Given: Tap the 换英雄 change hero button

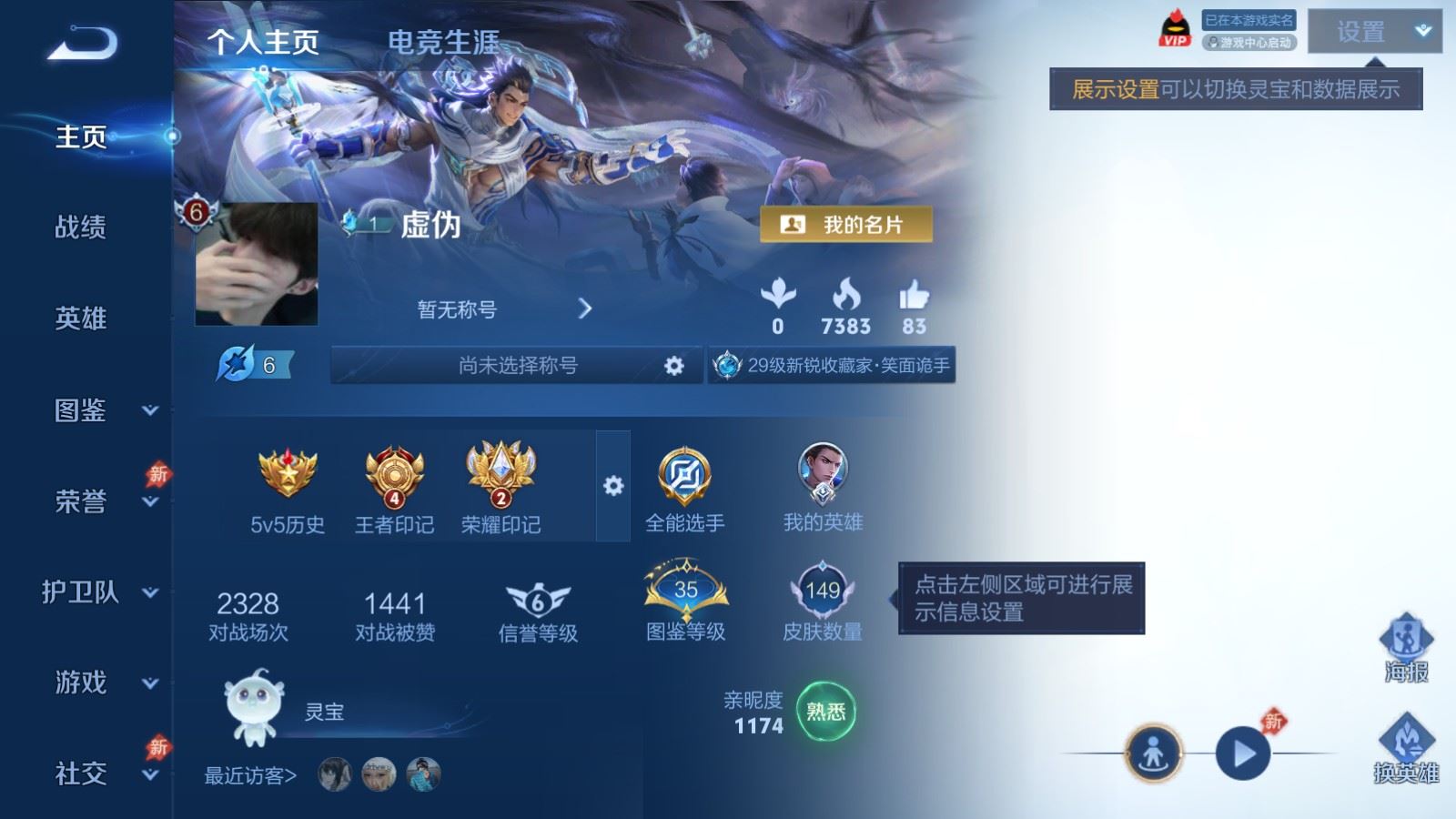Looking at the screenshot, I should click(x=1406, y=748).
